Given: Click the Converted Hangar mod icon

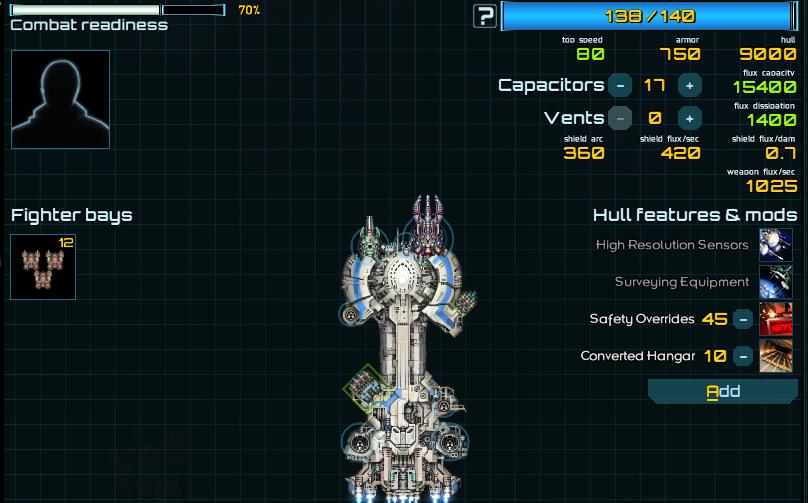Looking at the screenshot, I should [x=776, y=356].
